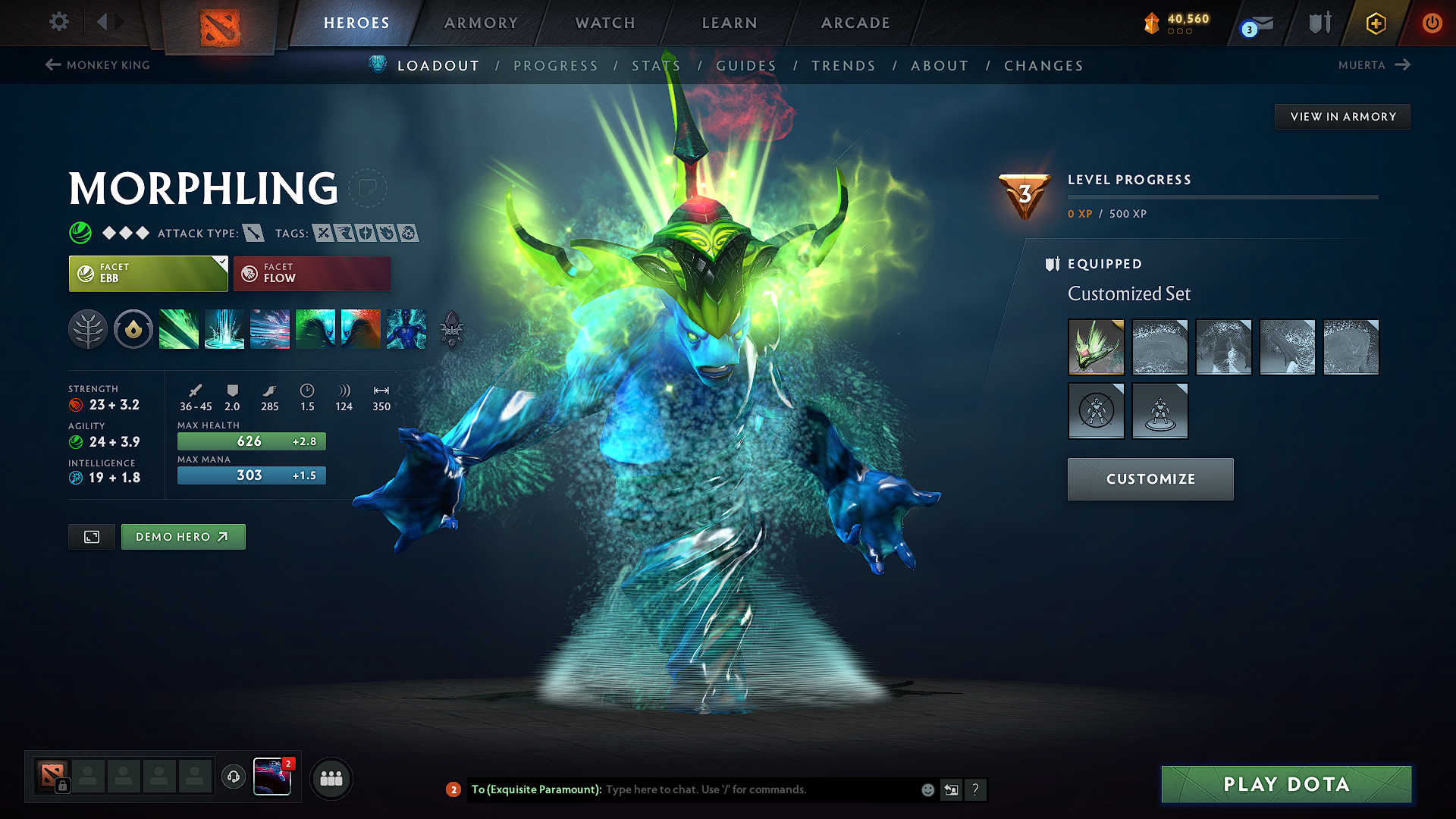Click the innate ability droplet icon
This screenshot has width=1456, height=819.
point(133,329)
